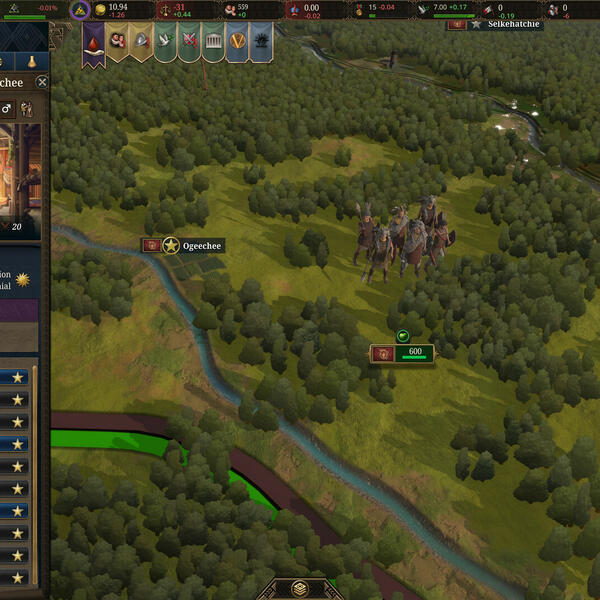Image resolution: width=600 pixels, height=600 pixels.
Task: Open the crossed swords war banner
Action: click(x=190, y=42)
